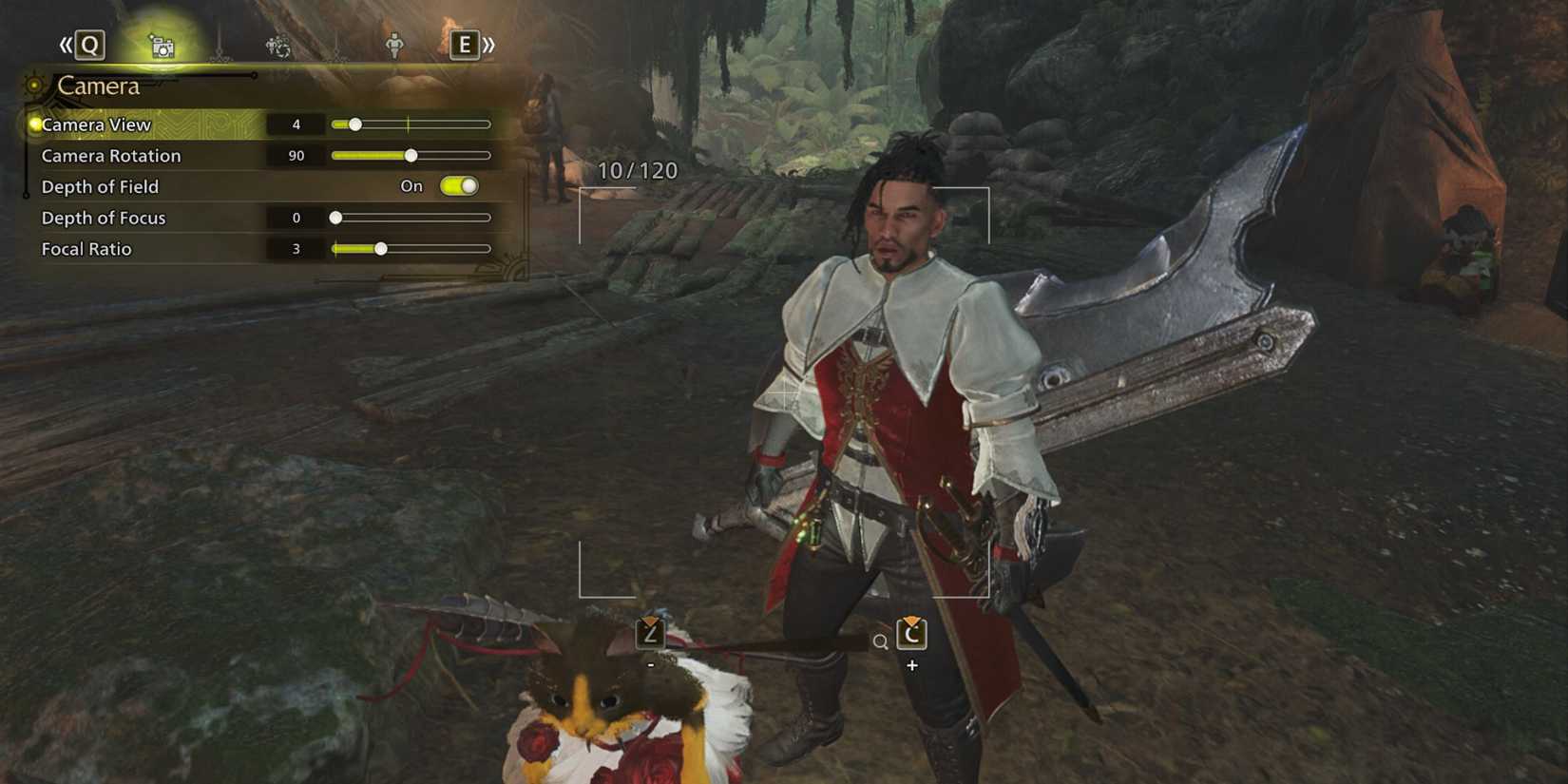Click the 10/120 photo counter display
The image size is (1568, 784).
tap(637, 171)
